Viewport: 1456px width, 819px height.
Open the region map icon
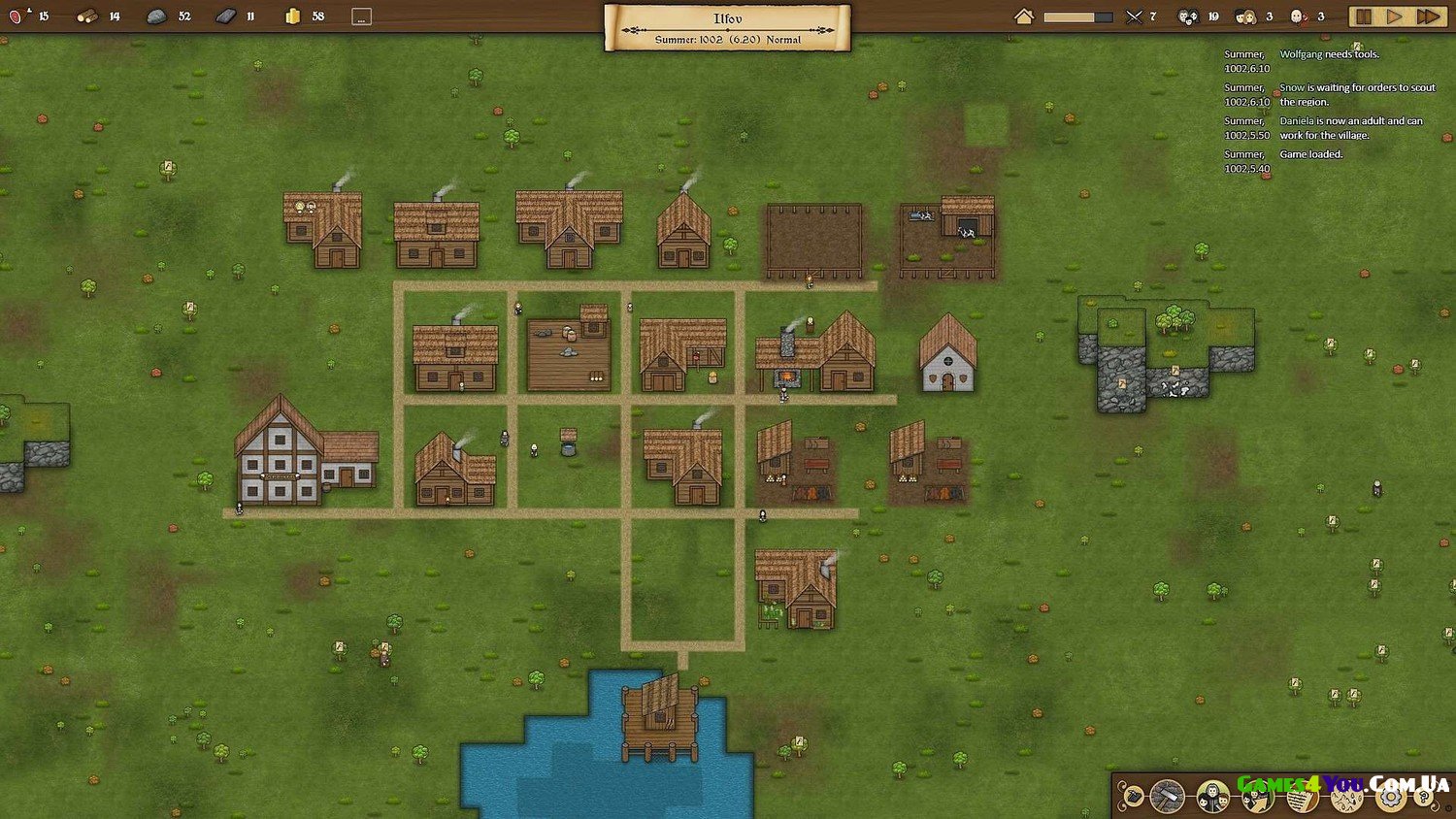tap(1346, 798)
